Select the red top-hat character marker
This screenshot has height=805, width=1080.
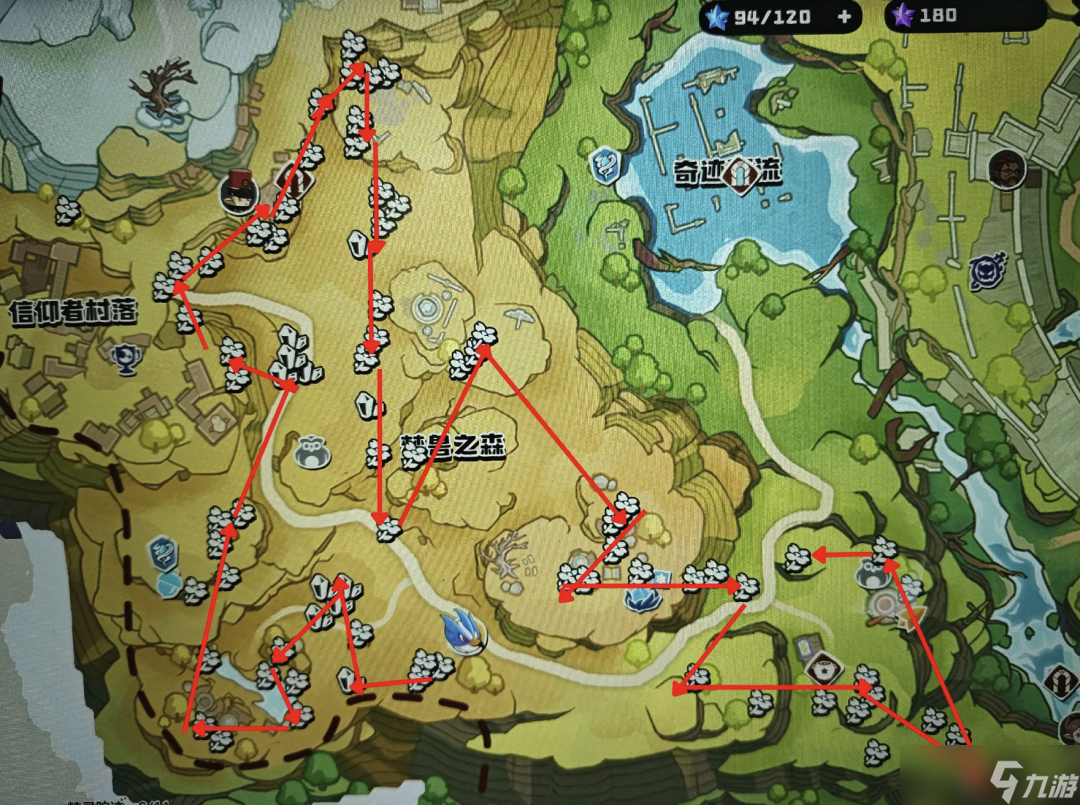pyautogui.click(x=240, y=190)
